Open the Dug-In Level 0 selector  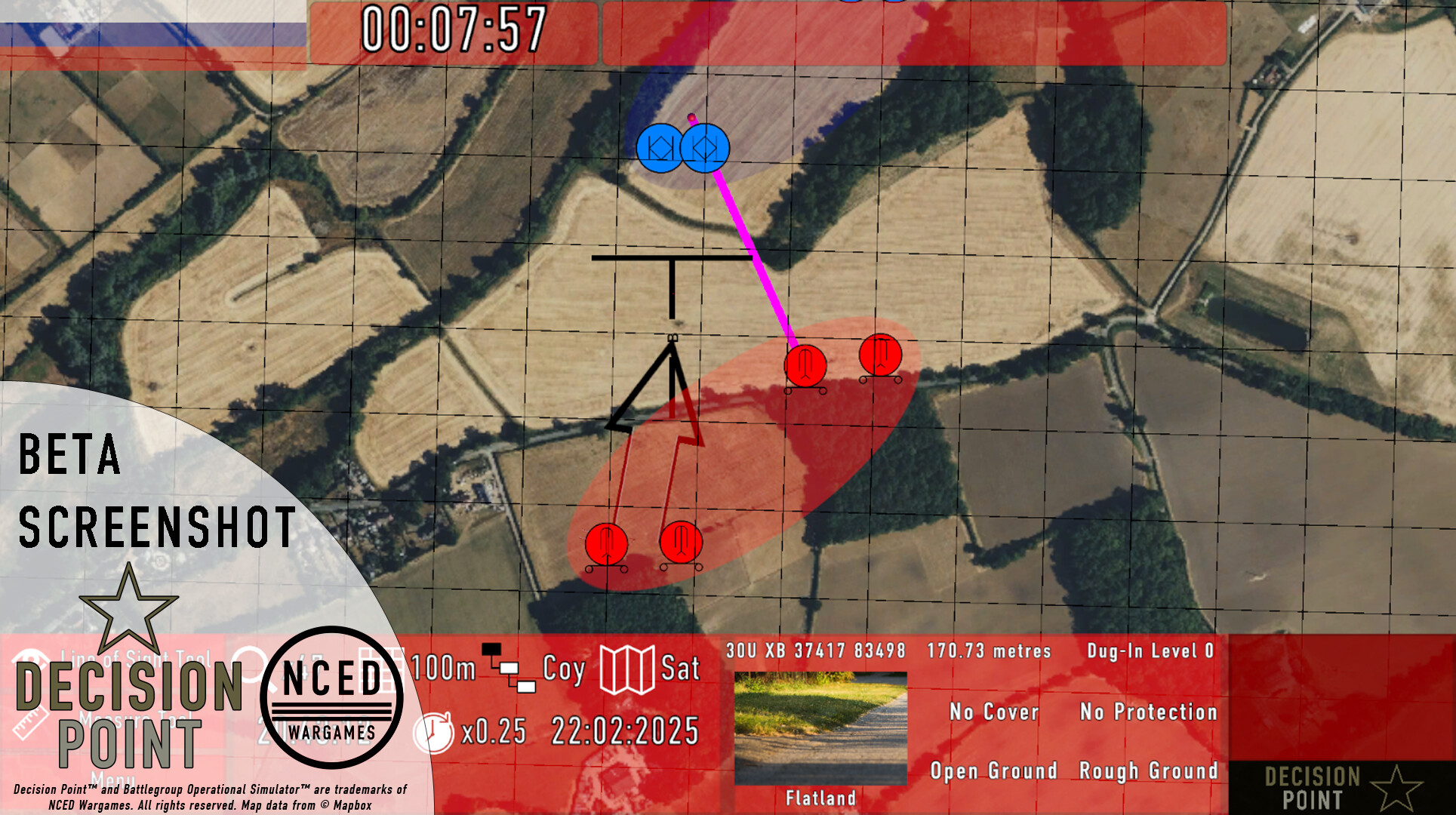[x=1149, y=650]
